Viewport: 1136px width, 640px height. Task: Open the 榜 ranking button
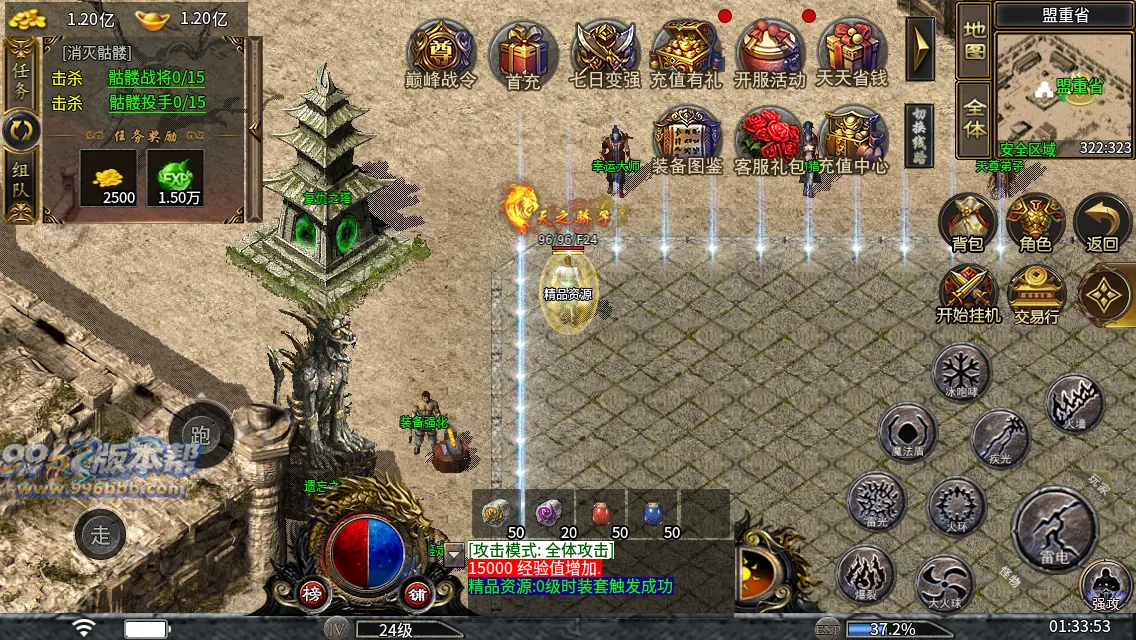311,593
